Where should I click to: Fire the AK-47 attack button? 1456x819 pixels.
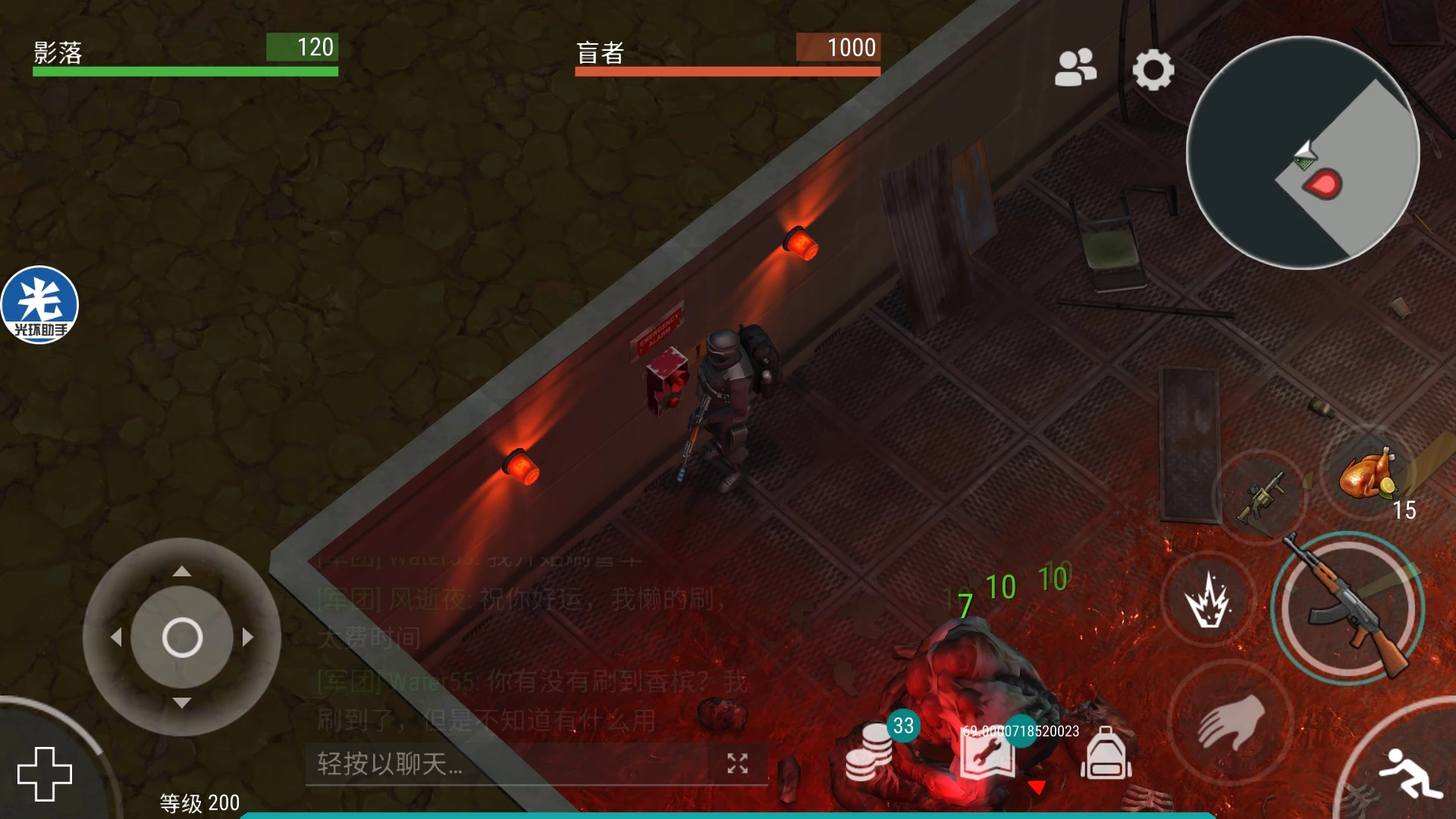point(1347,608)
